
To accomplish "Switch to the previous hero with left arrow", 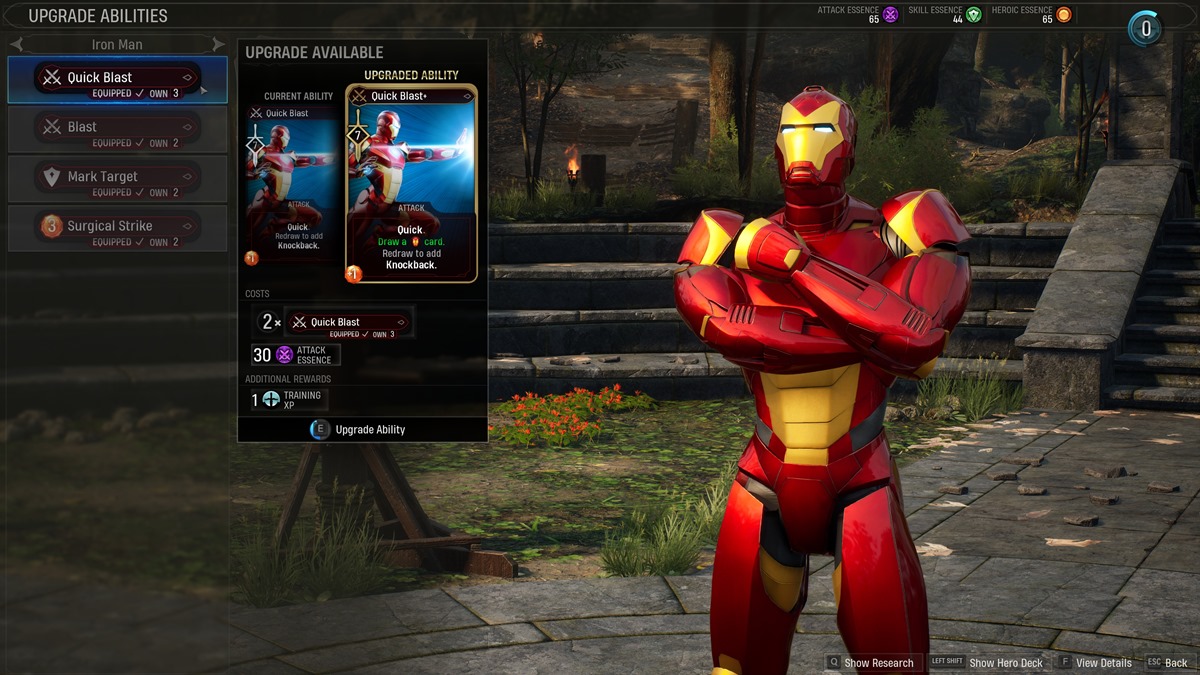I will point(17,45).
